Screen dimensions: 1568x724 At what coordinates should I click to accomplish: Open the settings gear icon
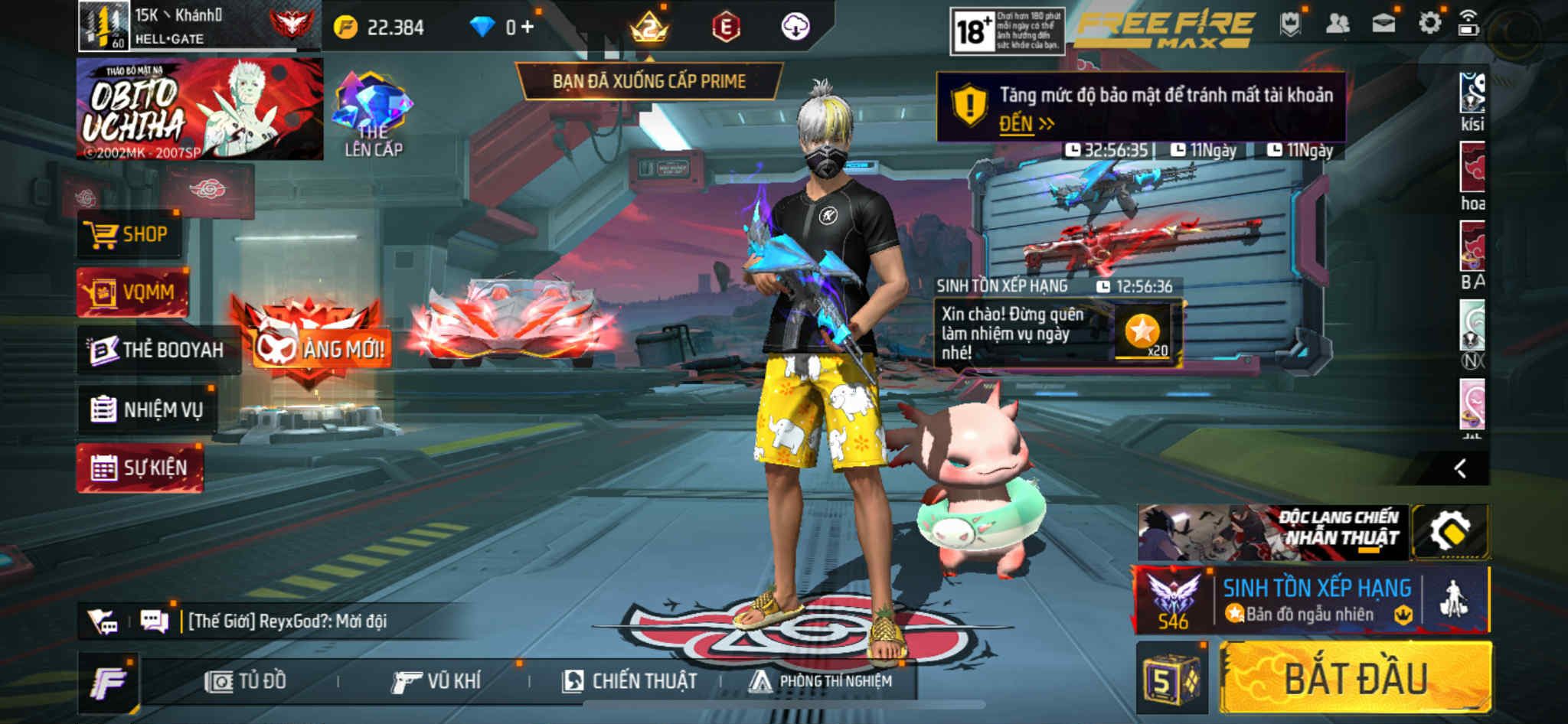[1429, 24]
